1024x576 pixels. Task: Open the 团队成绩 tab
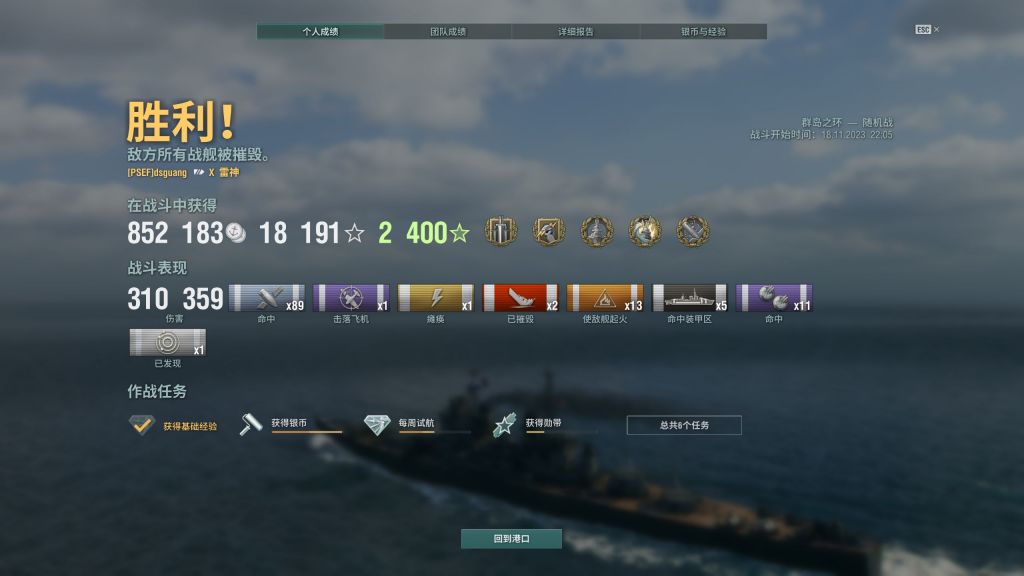447,31
